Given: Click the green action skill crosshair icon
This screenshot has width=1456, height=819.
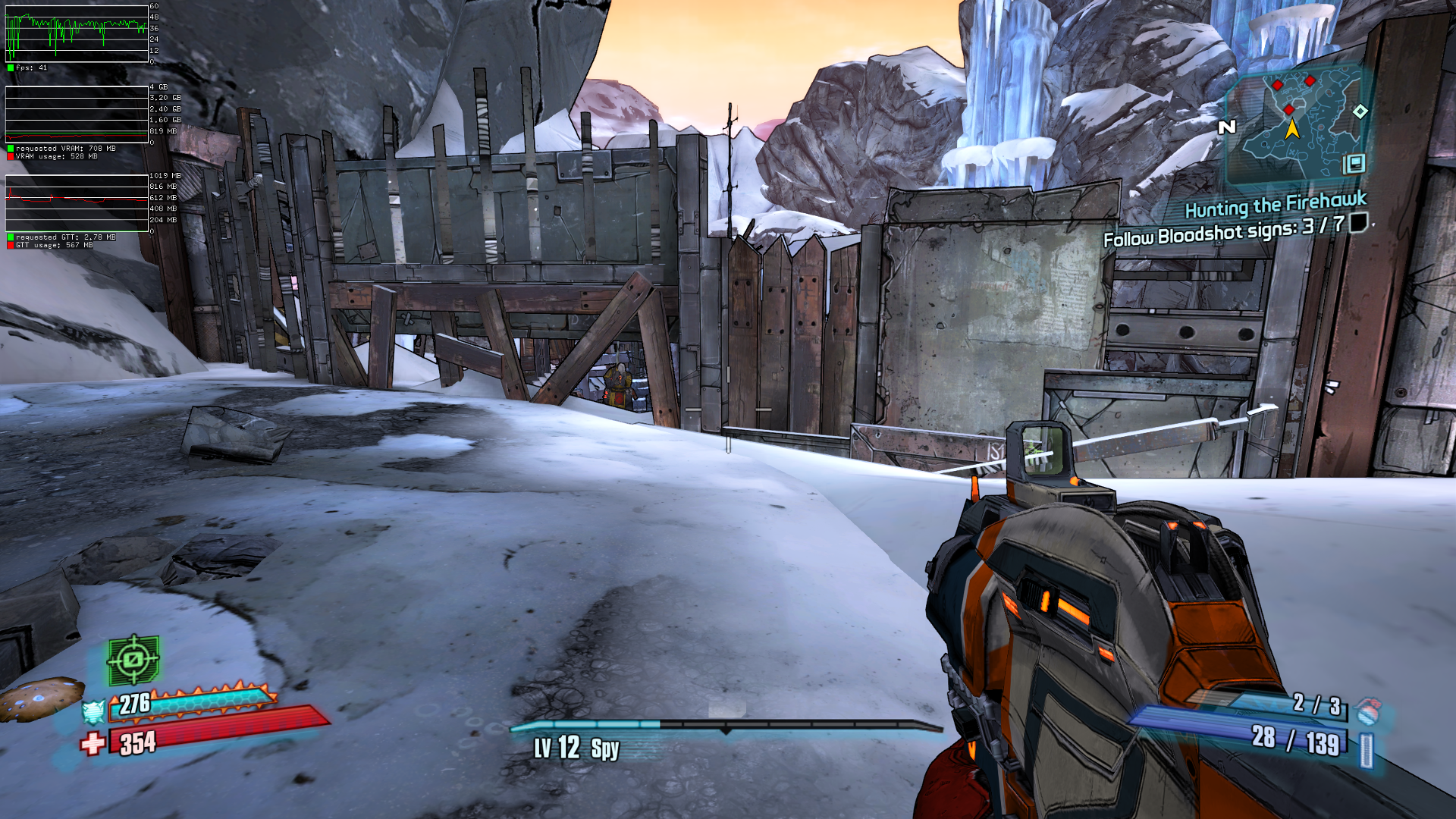Looking at the screenshot, I should tap(133, 659).
